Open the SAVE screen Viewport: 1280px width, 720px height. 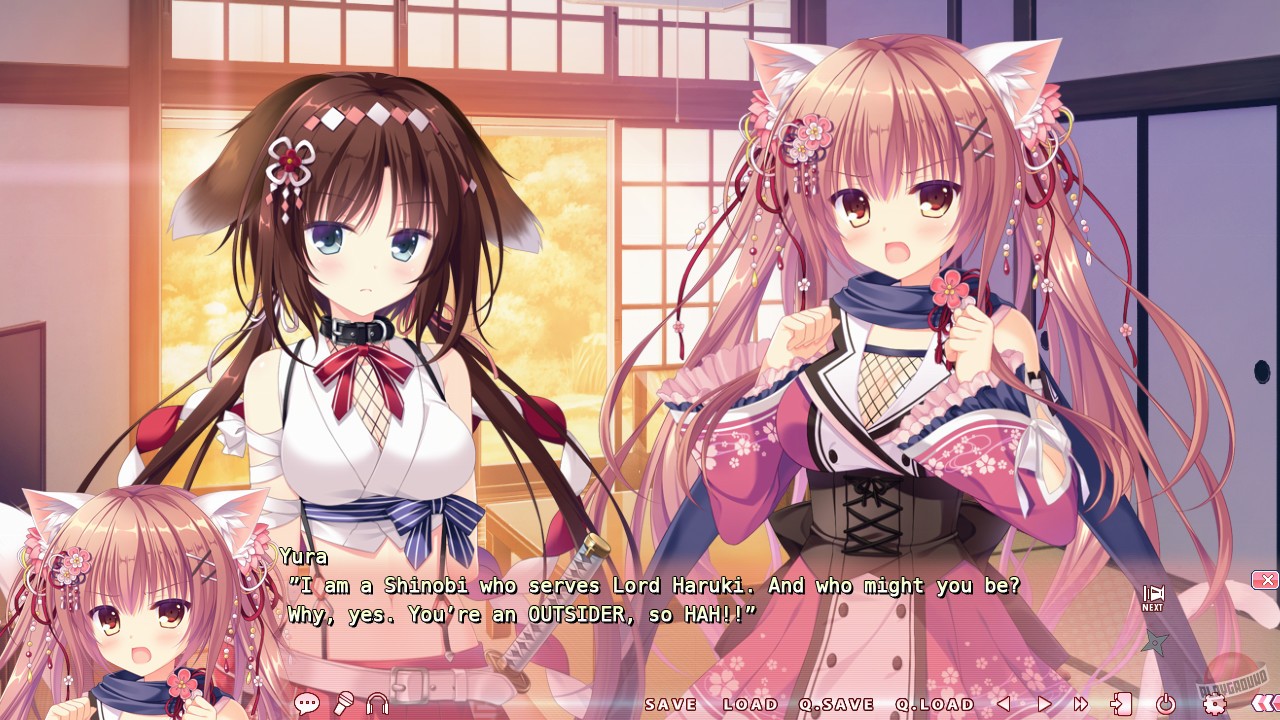pyautogui.click(x=672, y=704)
